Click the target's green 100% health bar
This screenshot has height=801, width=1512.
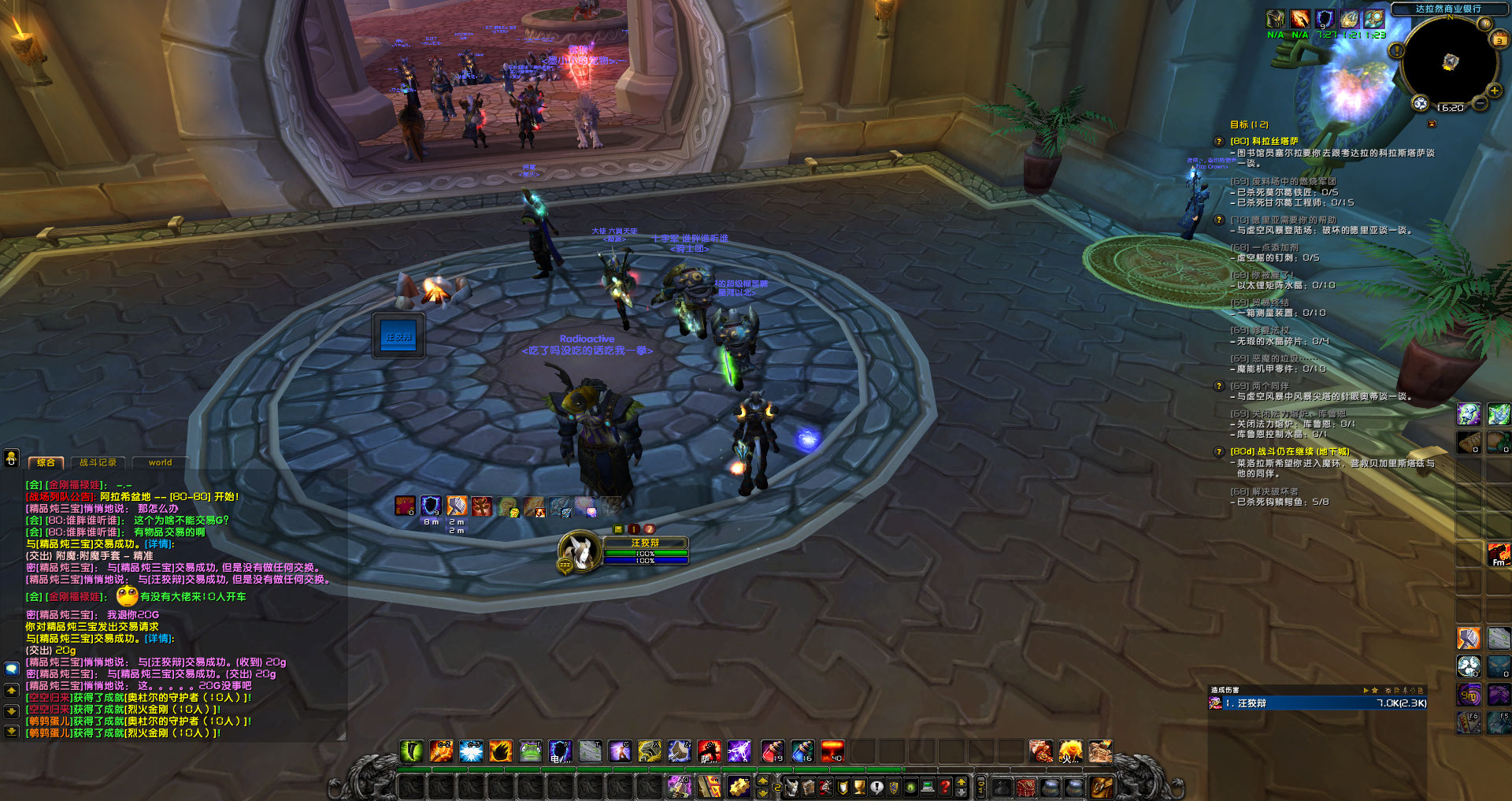(646, 554)
